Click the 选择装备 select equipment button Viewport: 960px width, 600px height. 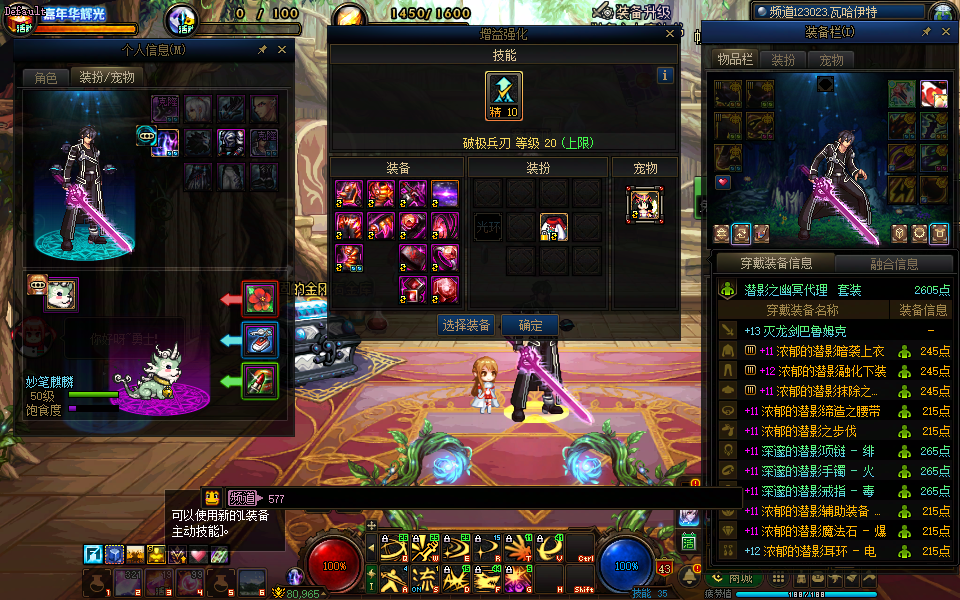coord(467,325)
